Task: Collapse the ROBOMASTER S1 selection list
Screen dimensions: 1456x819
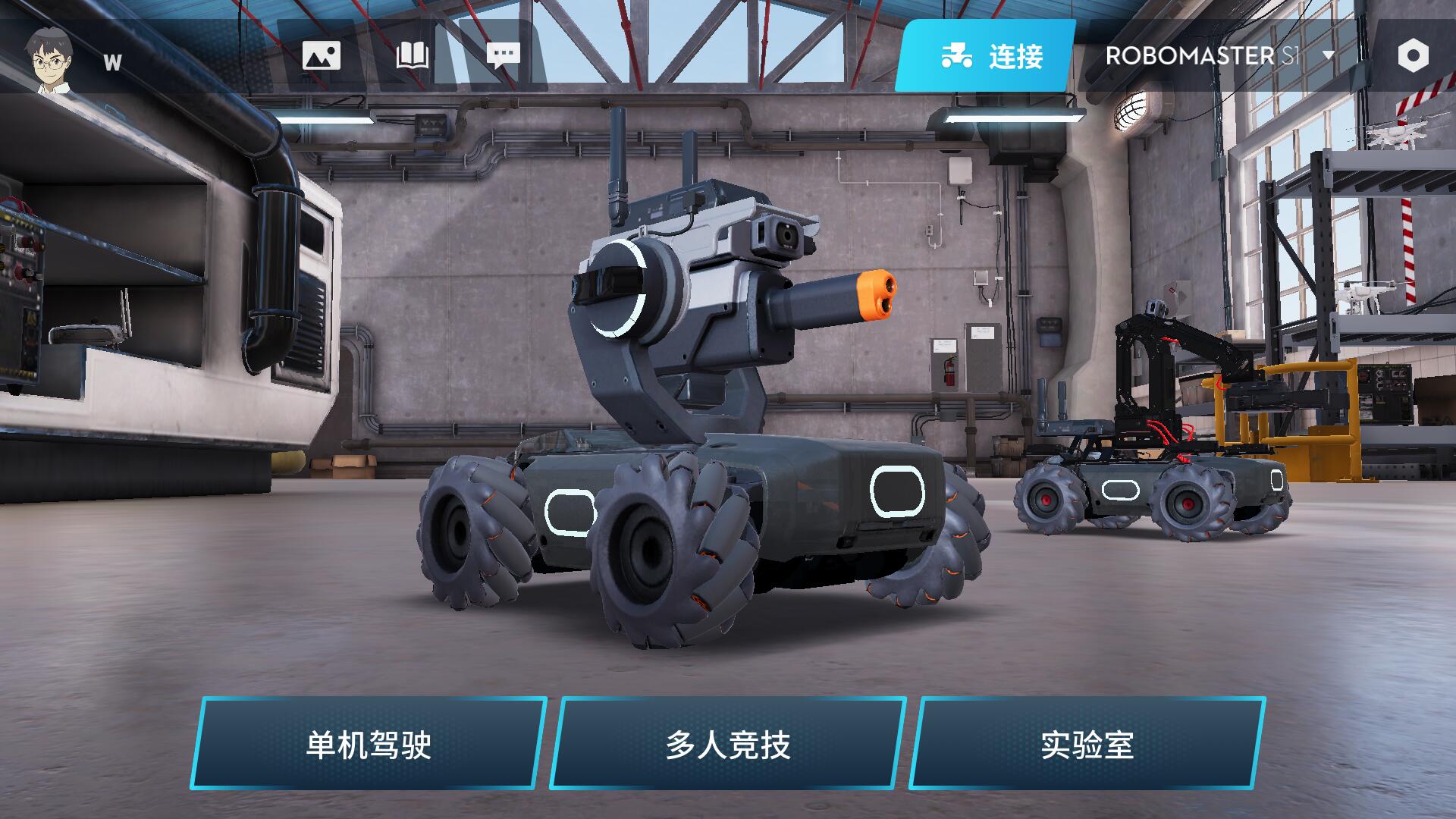Action: click(1327, 55)
